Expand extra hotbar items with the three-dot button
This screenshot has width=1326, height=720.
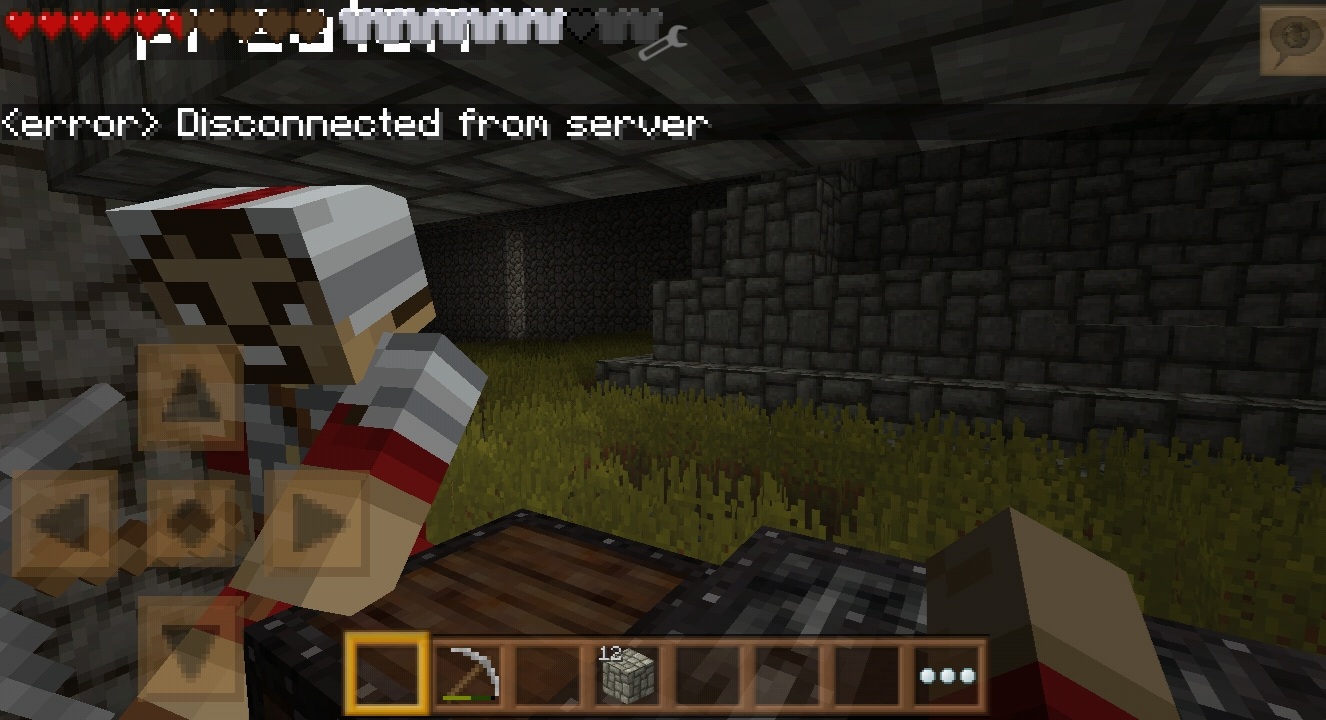[x=948, y=675]
